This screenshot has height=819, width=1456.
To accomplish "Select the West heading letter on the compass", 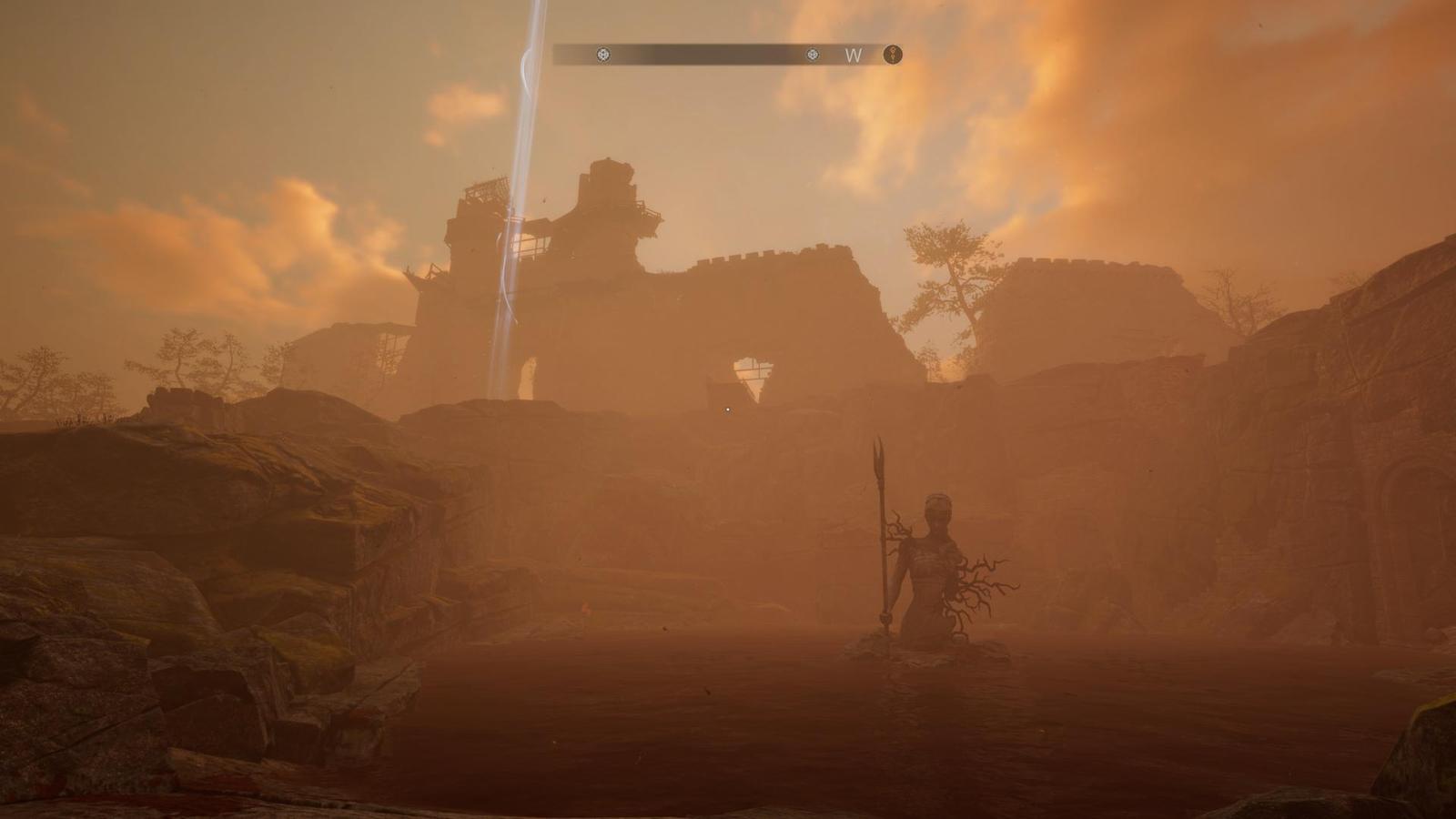I will (x=853, y=56).
